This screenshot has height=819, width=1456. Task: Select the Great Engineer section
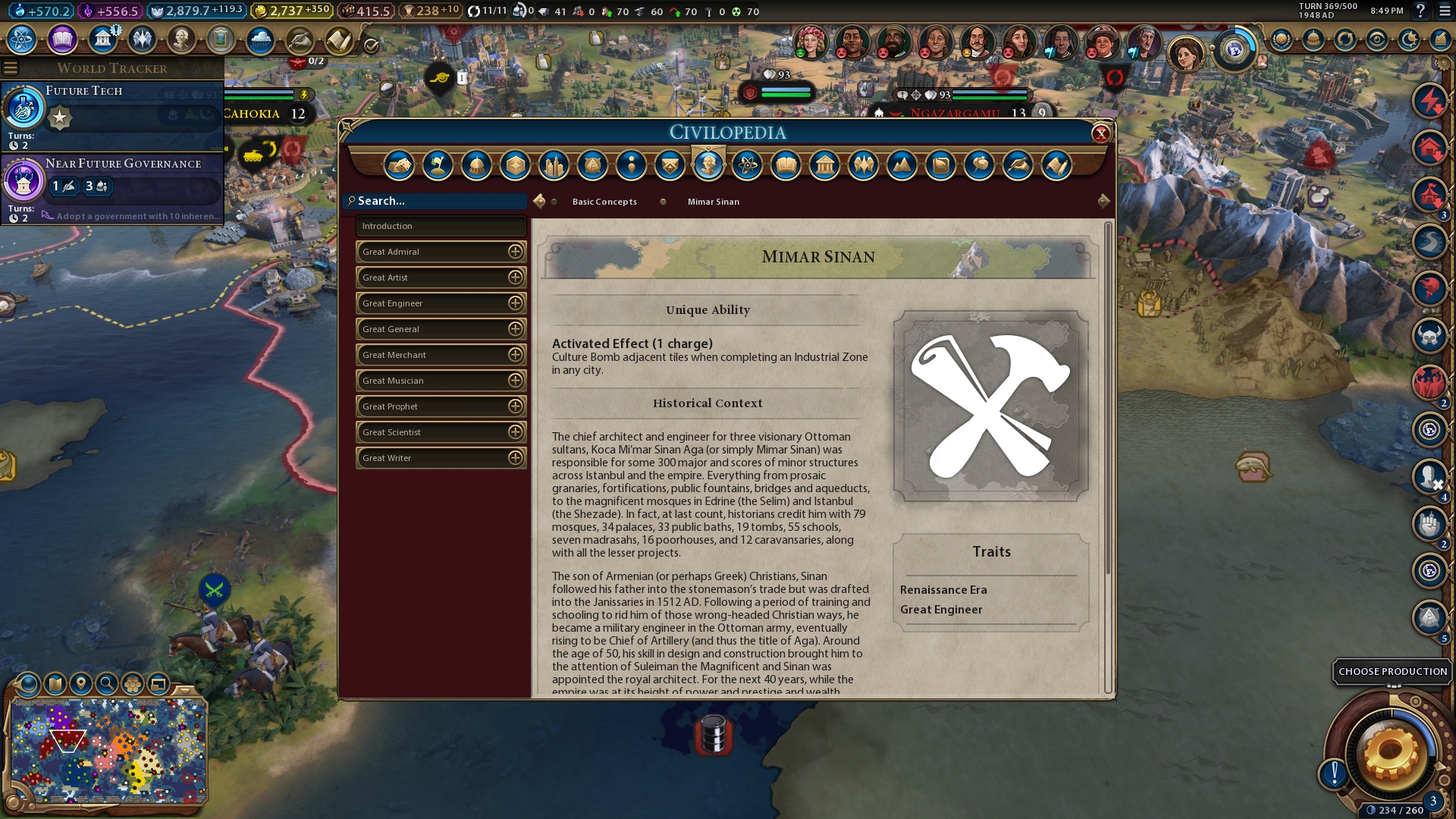[440, 303]
